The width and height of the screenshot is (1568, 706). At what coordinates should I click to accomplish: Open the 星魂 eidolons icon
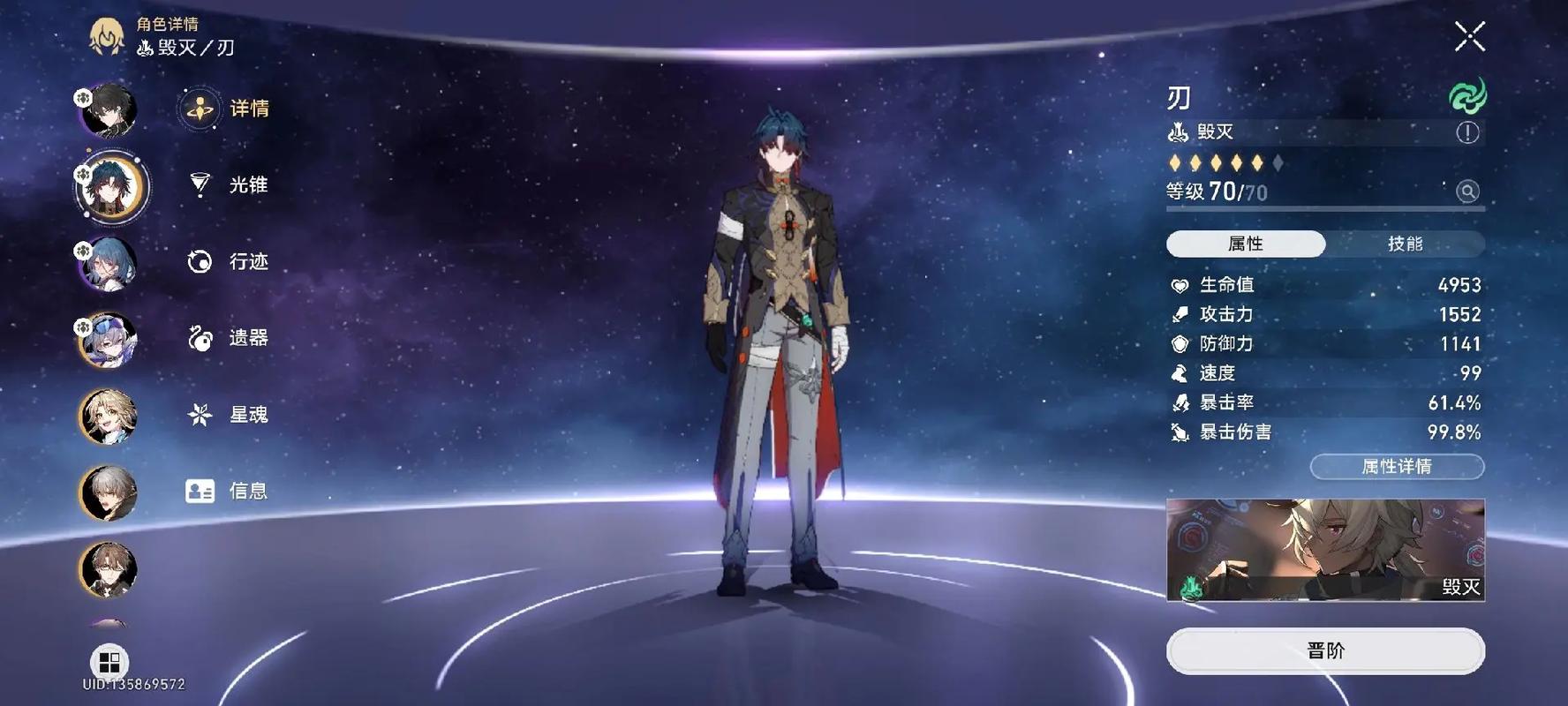[200, 414]
